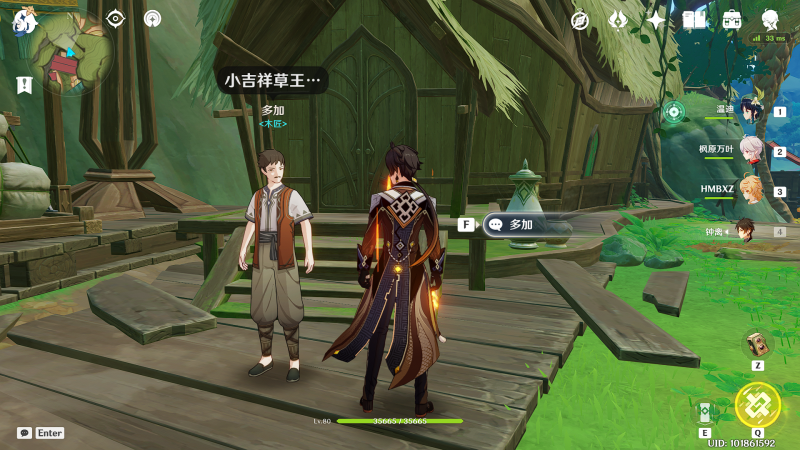Open the open-book handbook icon
The height and width of the screenshot is (450, 800).
pos(694,20)
